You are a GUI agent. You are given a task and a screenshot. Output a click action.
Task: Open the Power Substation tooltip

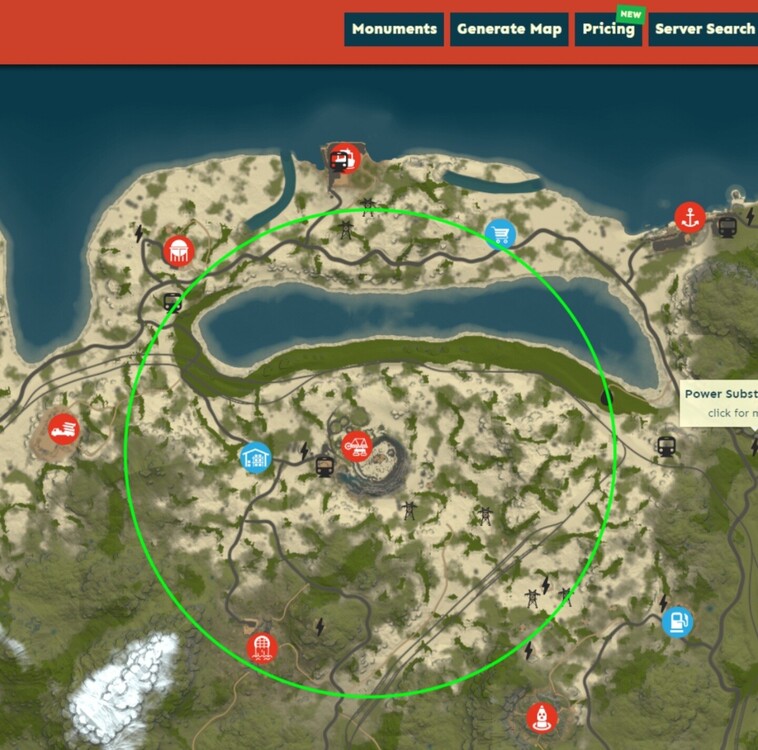pos(719,402)
